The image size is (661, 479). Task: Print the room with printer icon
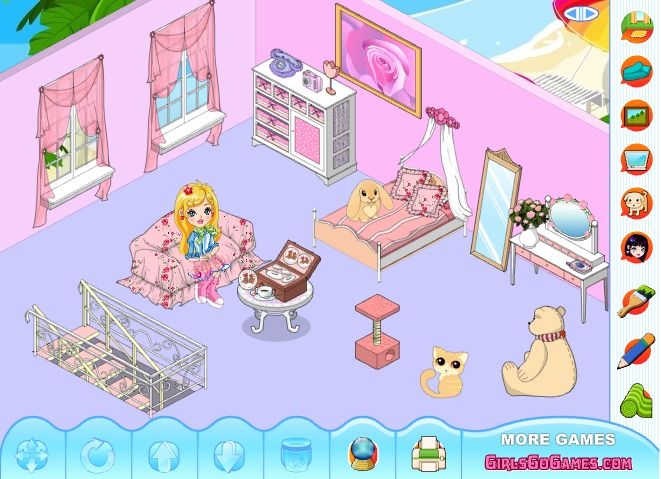(426, 456)
